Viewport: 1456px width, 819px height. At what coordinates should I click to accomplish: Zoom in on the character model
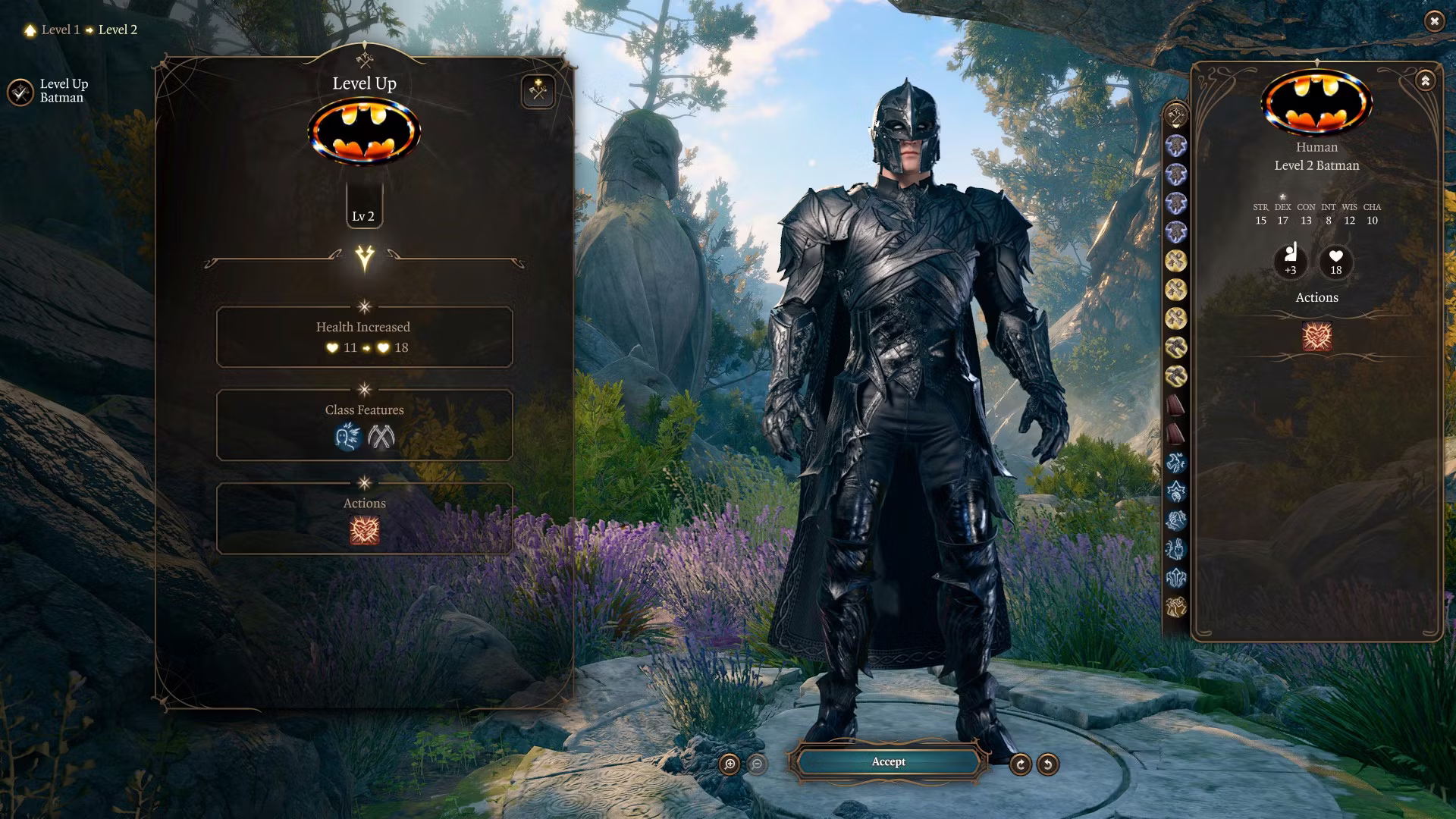point(730,764)
